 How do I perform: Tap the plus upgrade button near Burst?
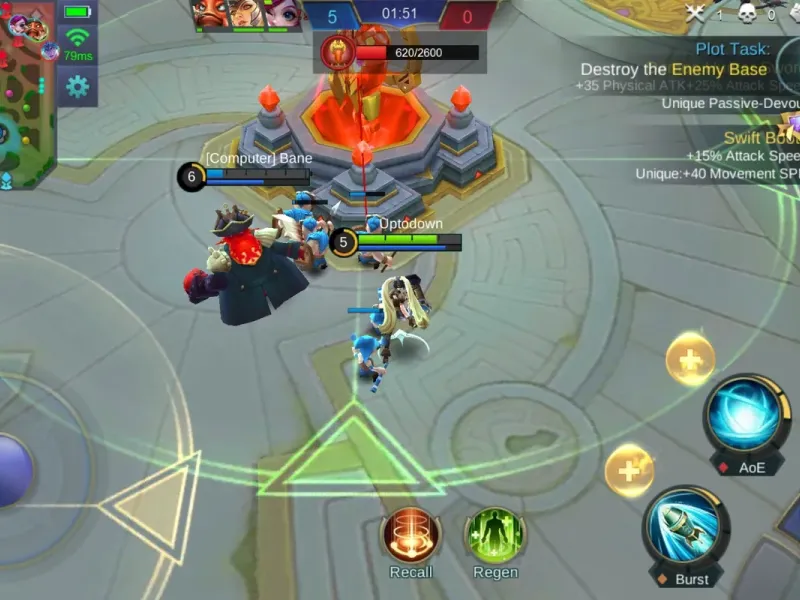pyautogui.click(x=630, y=470)
